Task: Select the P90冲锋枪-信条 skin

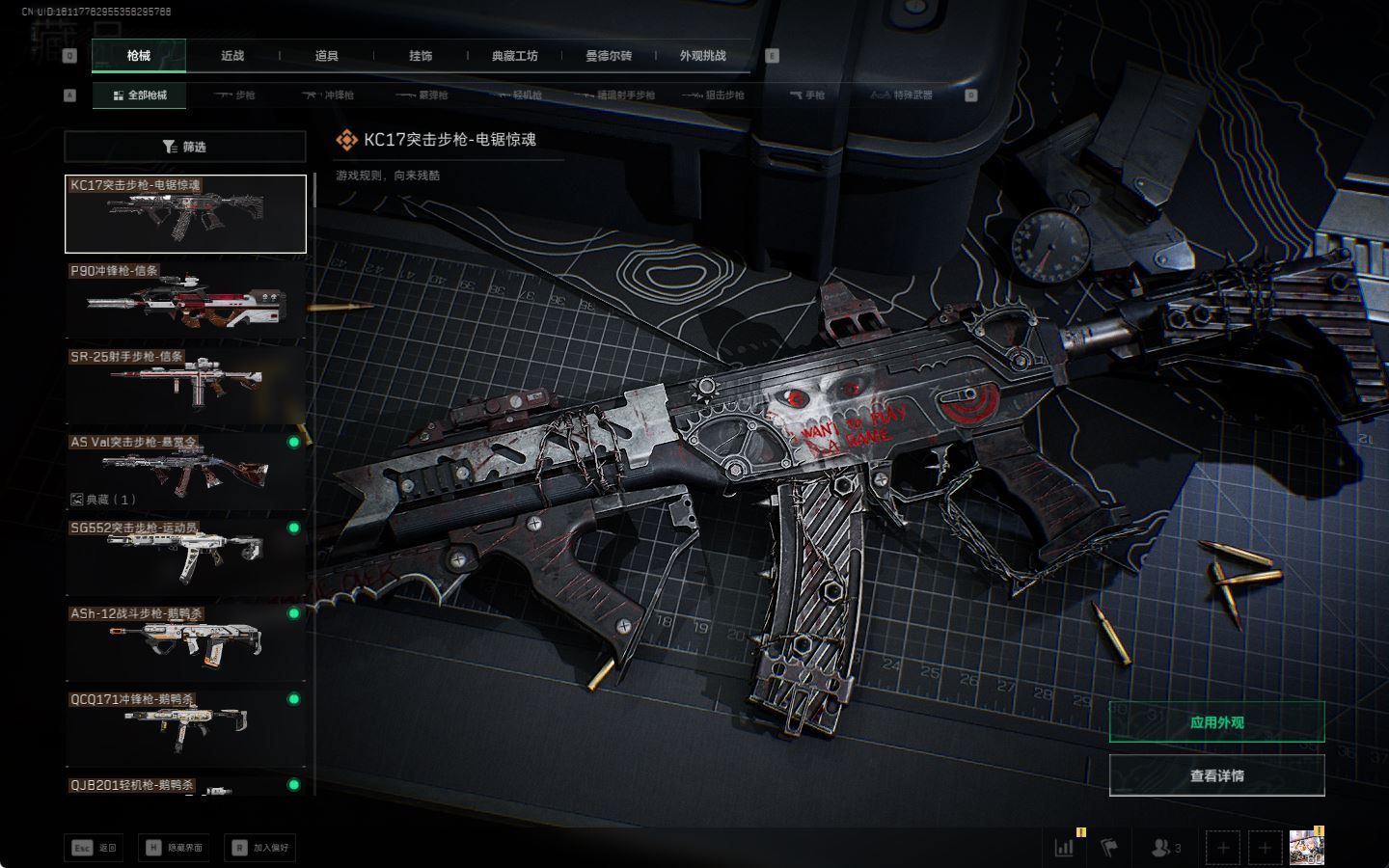Action: [185, 300]
